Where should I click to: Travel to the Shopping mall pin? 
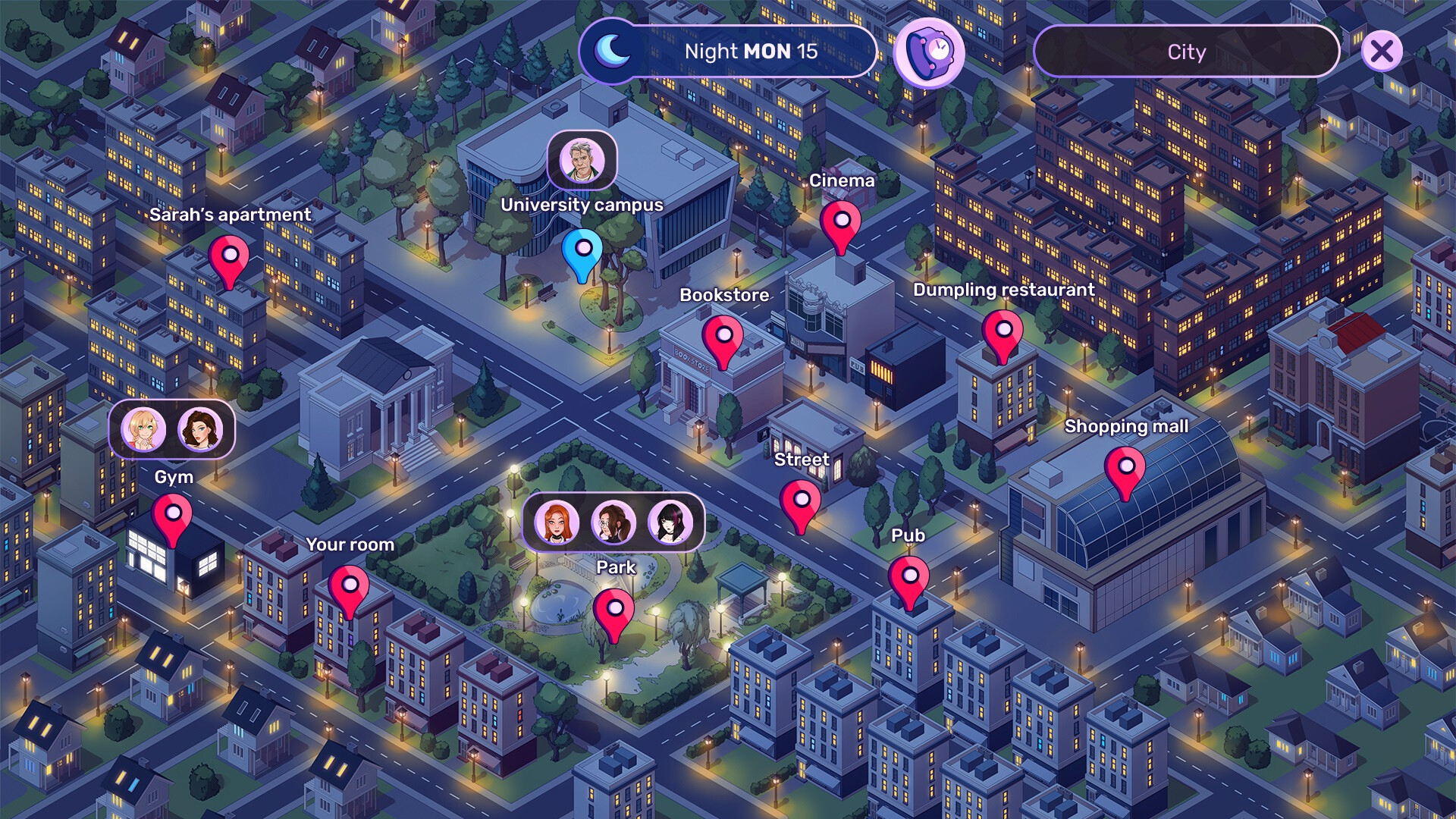(1125, 469)
